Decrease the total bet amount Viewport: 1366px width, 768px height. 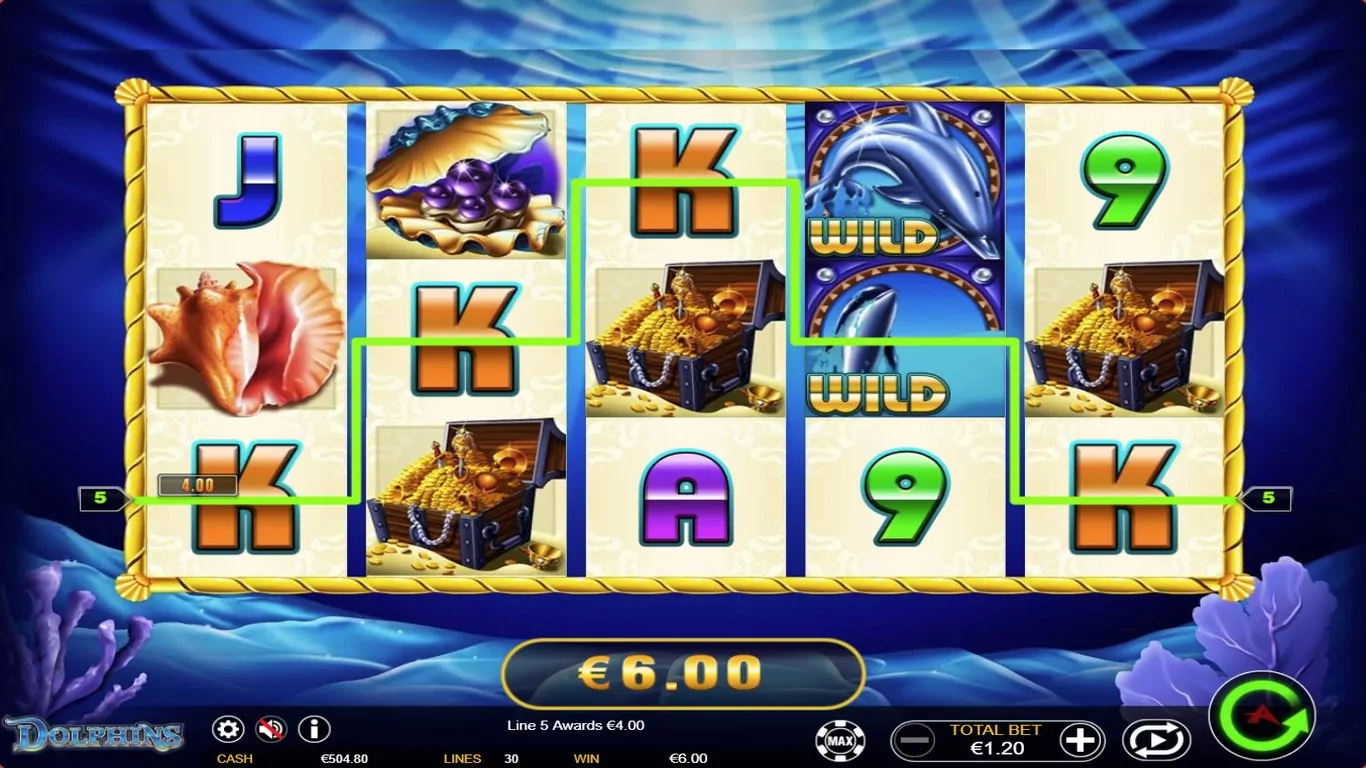(916, 741)
